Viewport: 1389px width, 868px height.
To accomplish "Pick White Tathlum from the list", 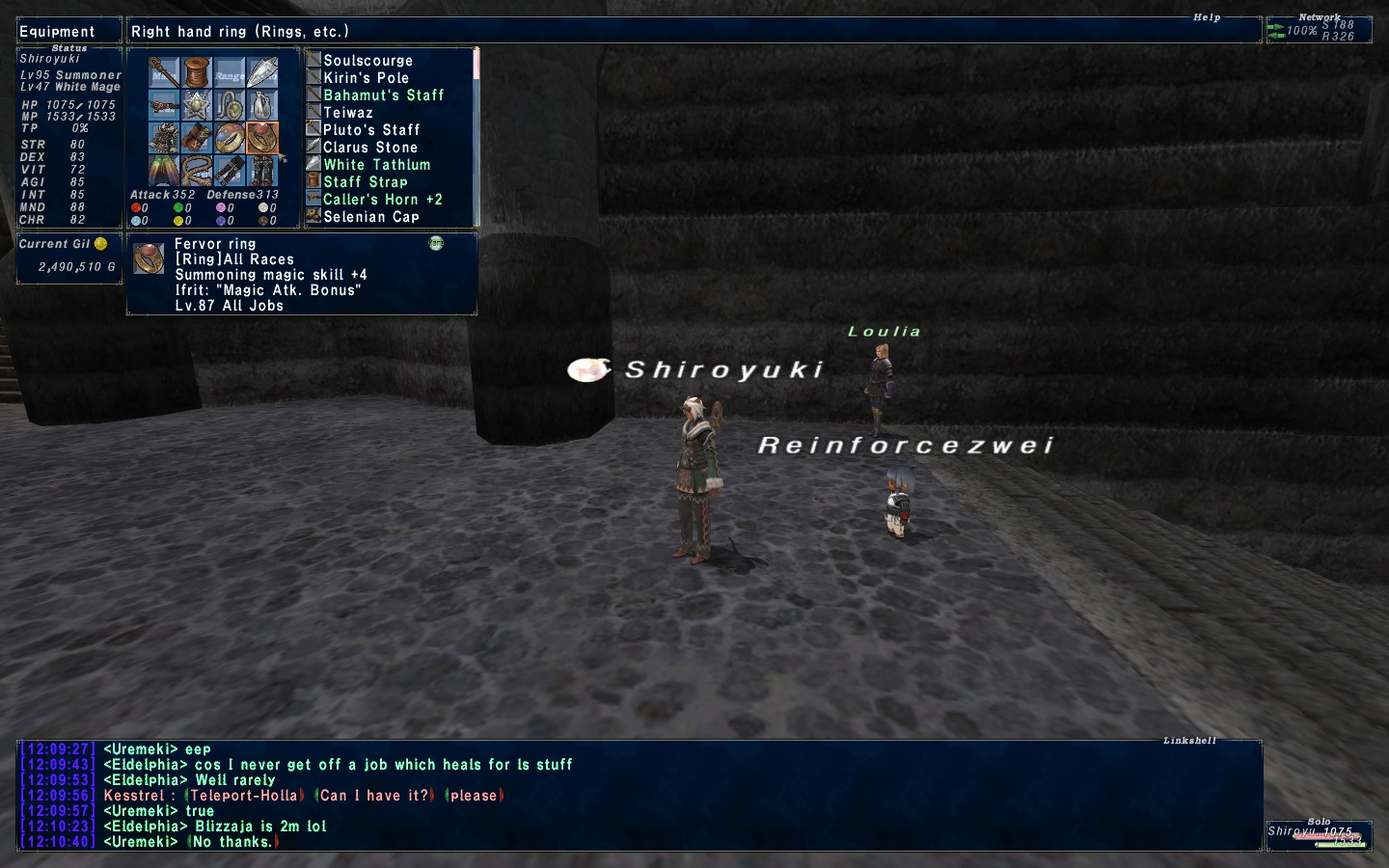I will 376,165.
